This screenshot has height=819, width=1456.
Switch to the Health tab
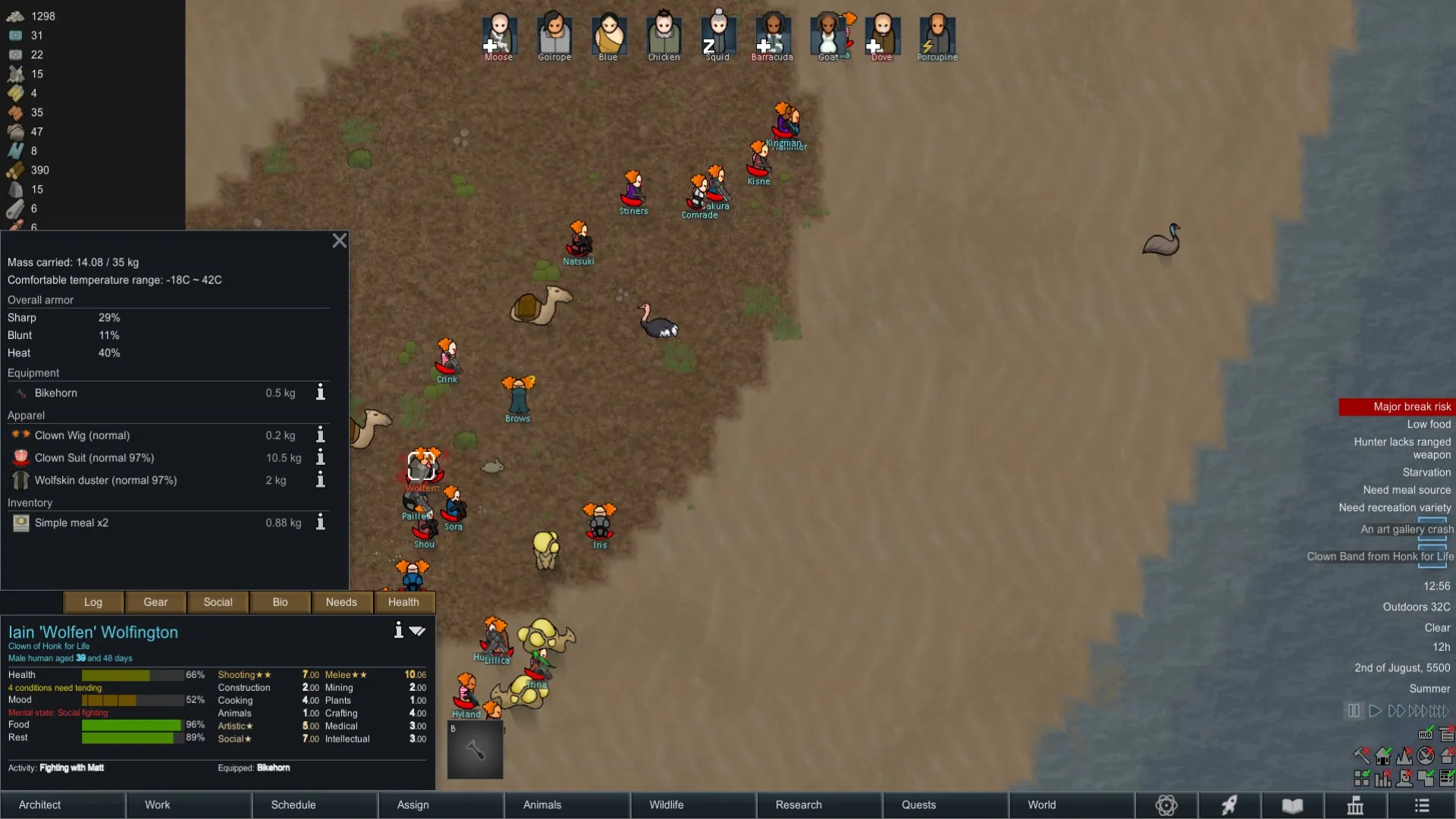click(x=403, y=602)
